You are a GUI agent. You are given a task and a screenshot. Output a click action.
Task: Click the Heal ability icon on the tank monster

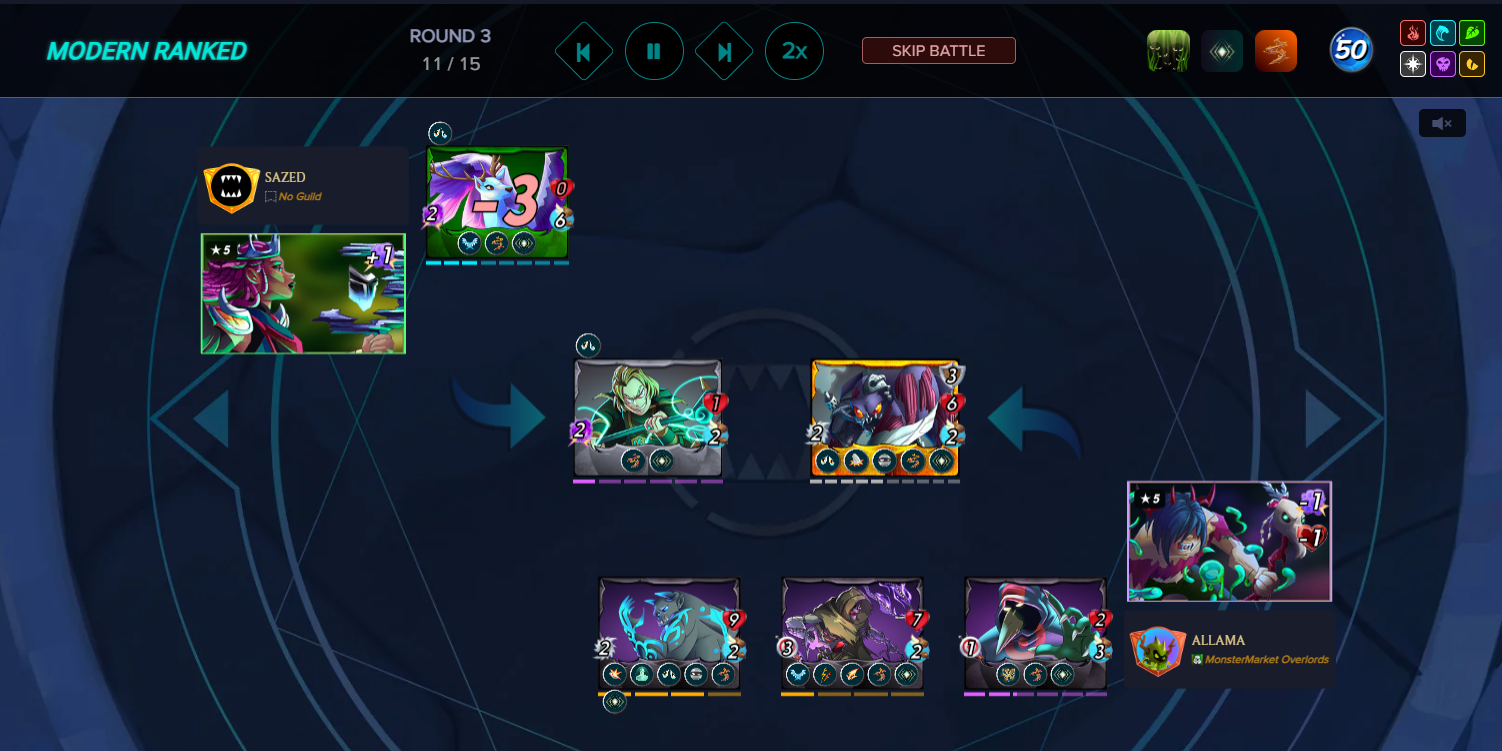coord(641,674)
